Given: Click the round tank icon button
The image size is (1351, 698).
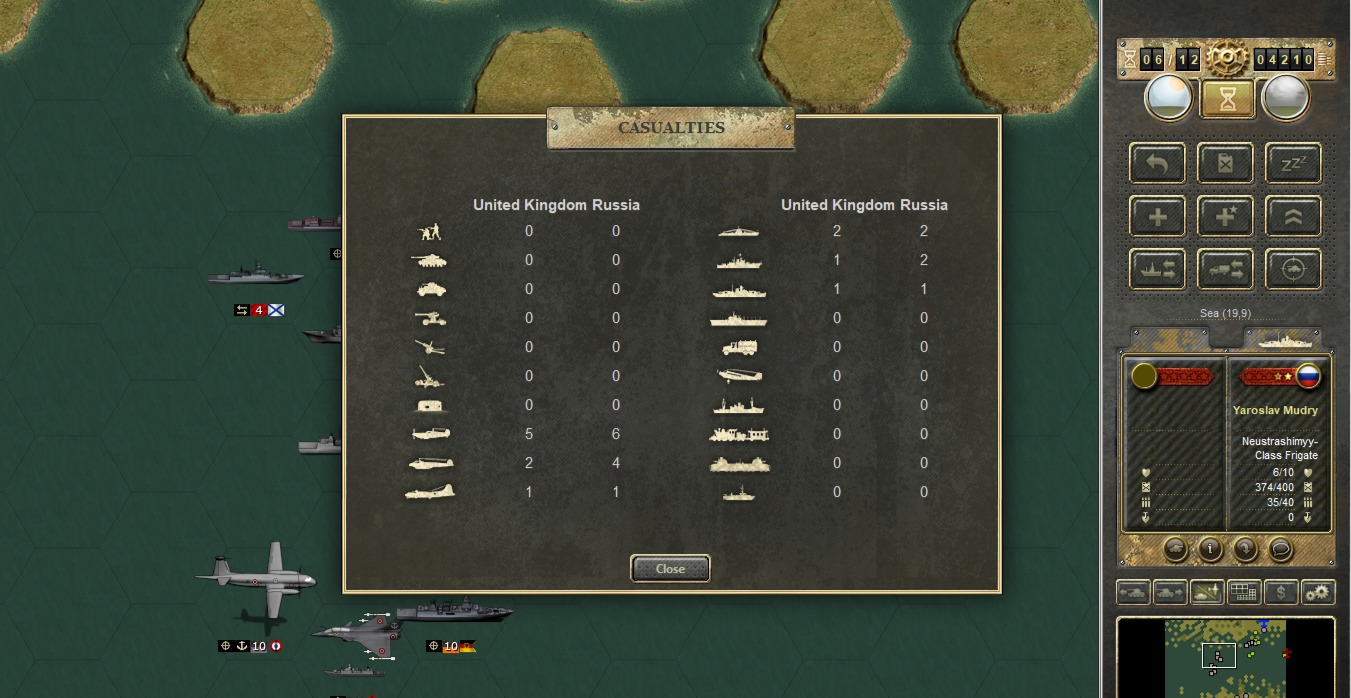Looking at the screenshot, I should [x=1176, y=549].
